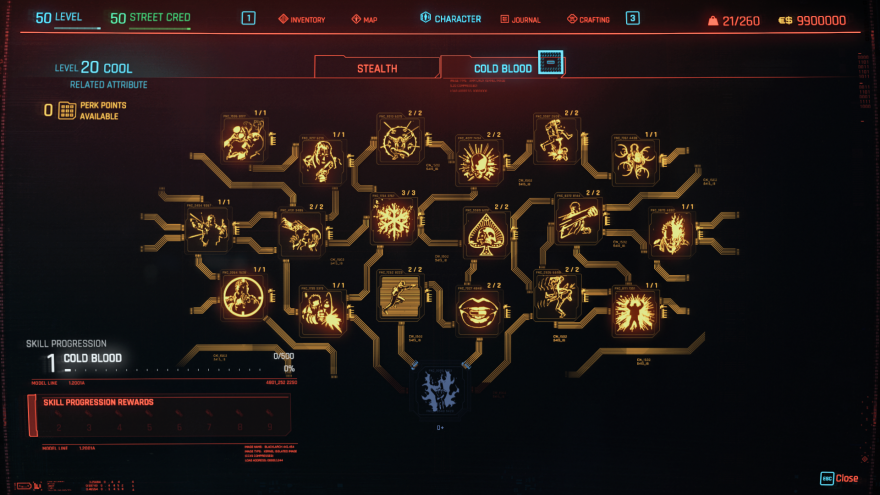880x495 pixels.
Task: Select the Character menu entry
Action: tap(450, 19)
